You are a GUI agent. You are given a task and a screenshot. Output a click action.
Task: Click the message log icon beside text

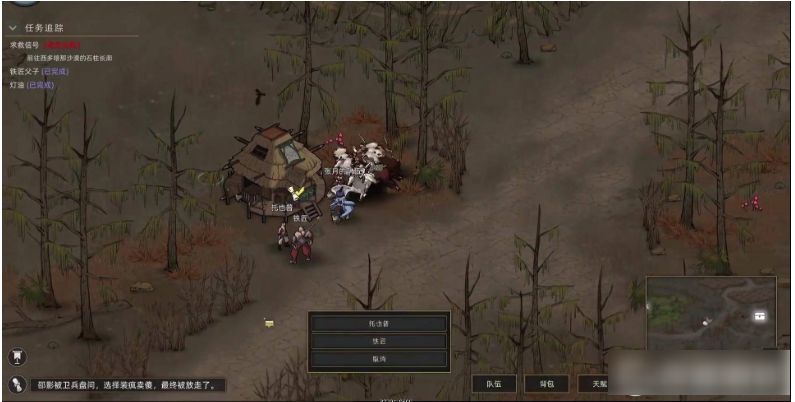[17, 383]
